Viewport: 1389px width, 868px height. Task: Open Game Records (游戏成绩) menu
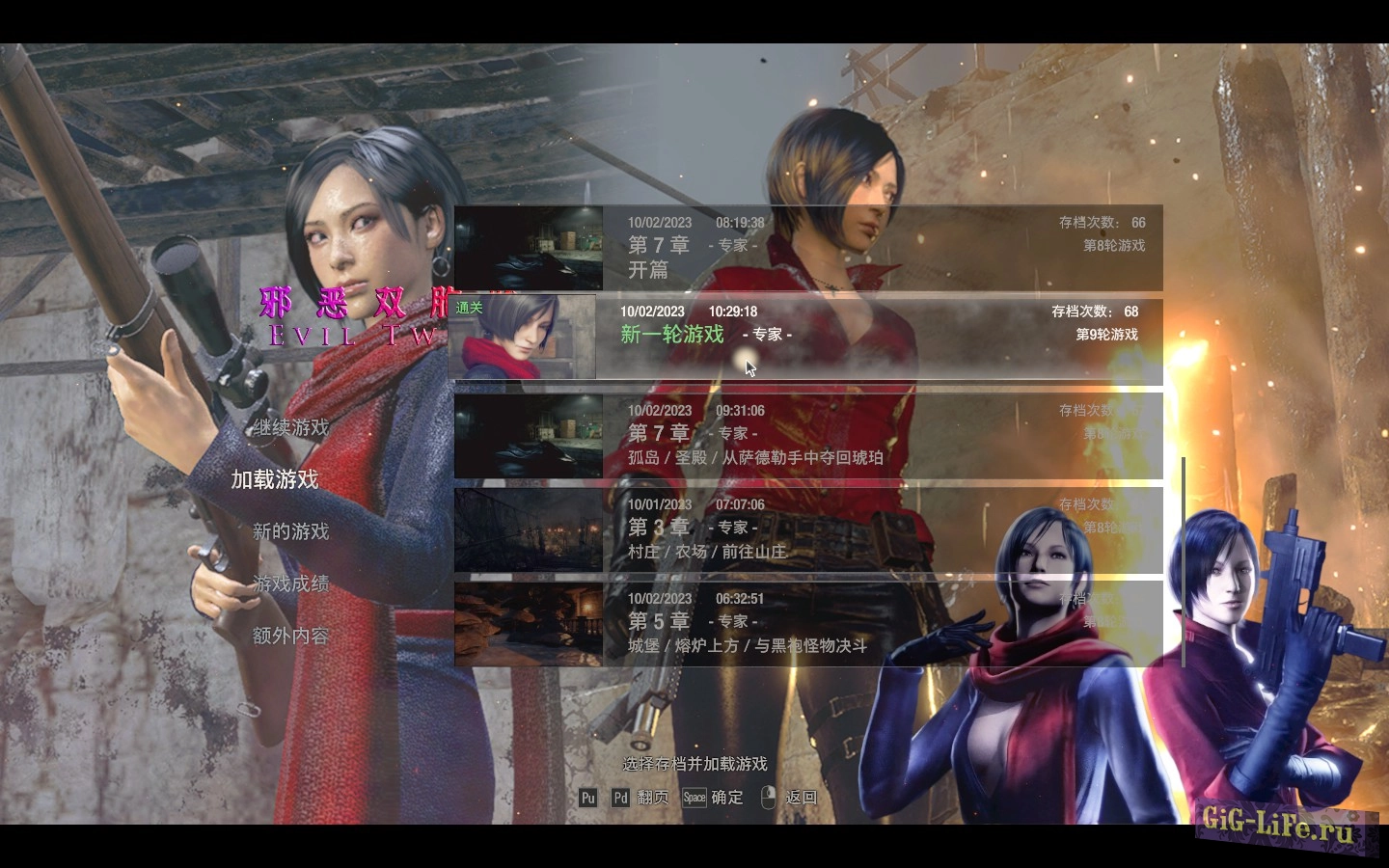click(x=290, y=583)
